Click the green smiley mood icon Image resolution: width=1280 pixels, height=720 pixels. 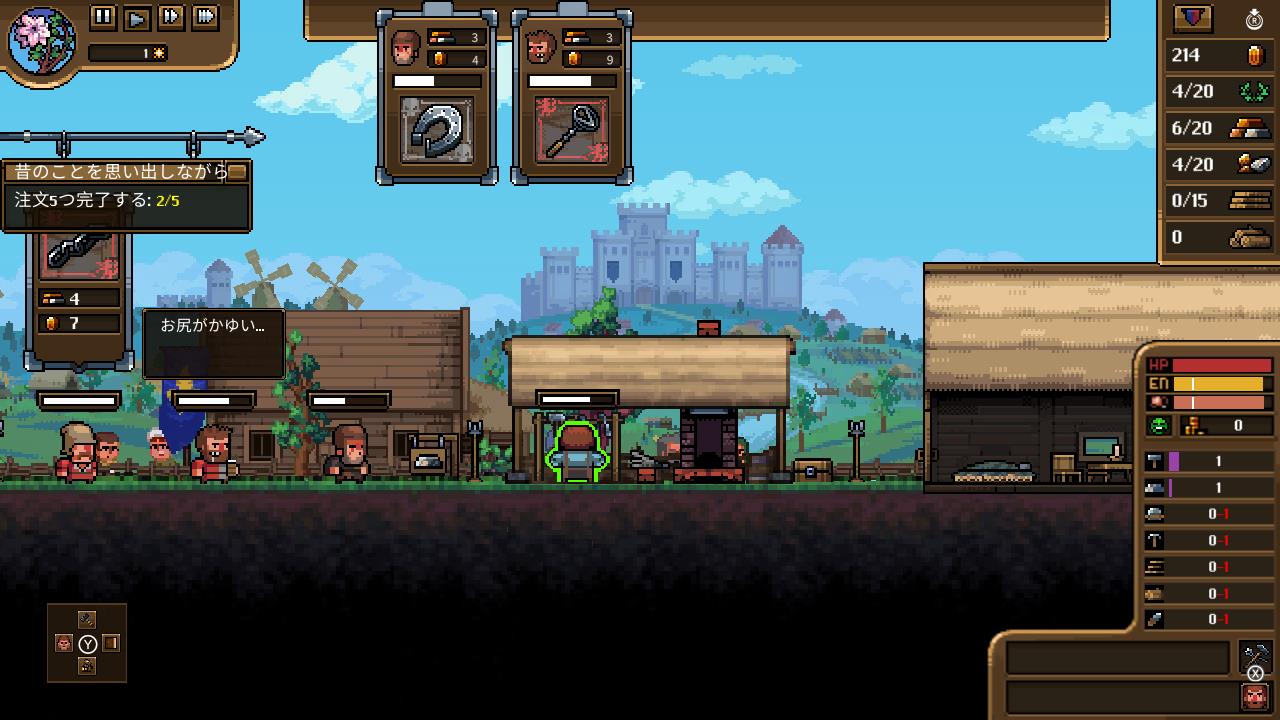[1158, 425]
